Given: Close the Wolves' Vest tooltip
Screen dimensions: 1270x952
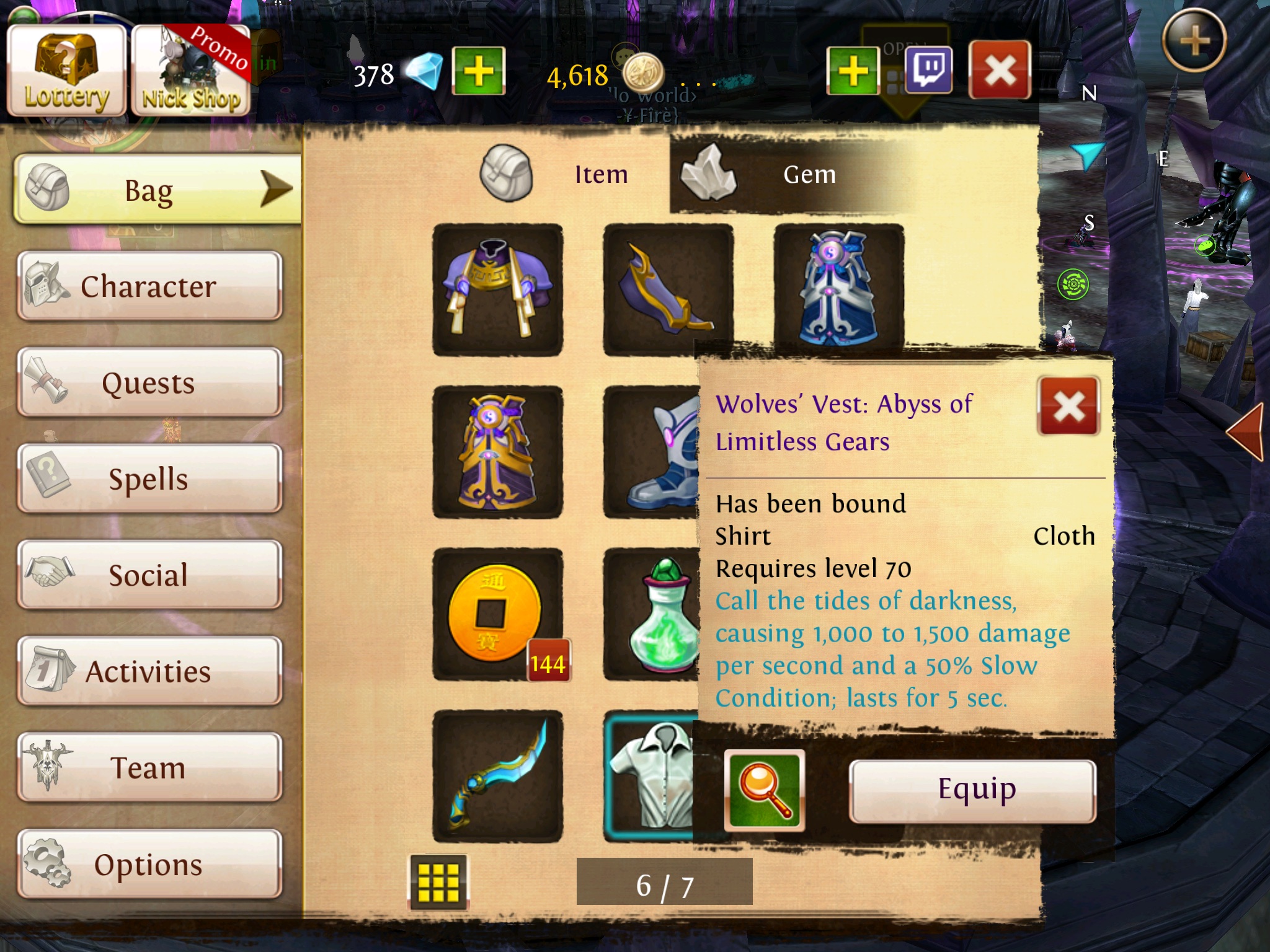Looking at the screenshot, I should (1068, 407).
